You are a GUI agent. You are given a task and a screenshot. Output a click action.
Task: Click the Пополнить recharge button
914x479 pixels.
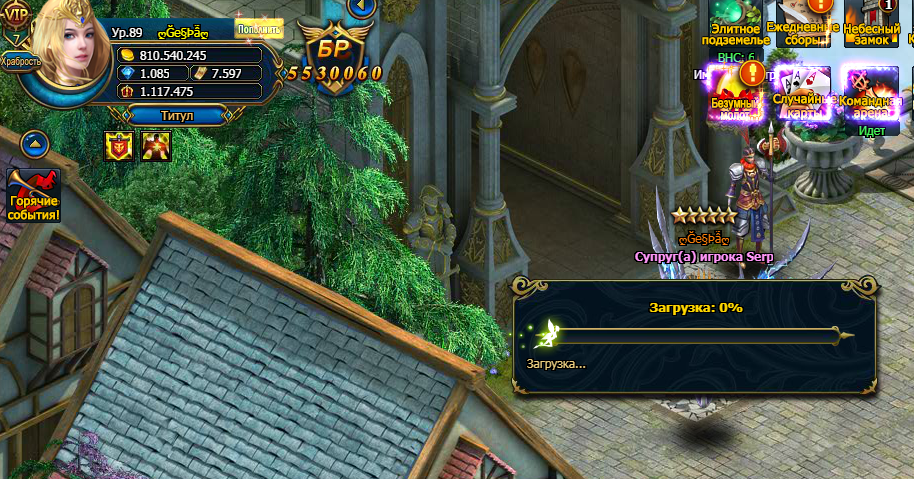pyautogui.click(x=259, y=28)
